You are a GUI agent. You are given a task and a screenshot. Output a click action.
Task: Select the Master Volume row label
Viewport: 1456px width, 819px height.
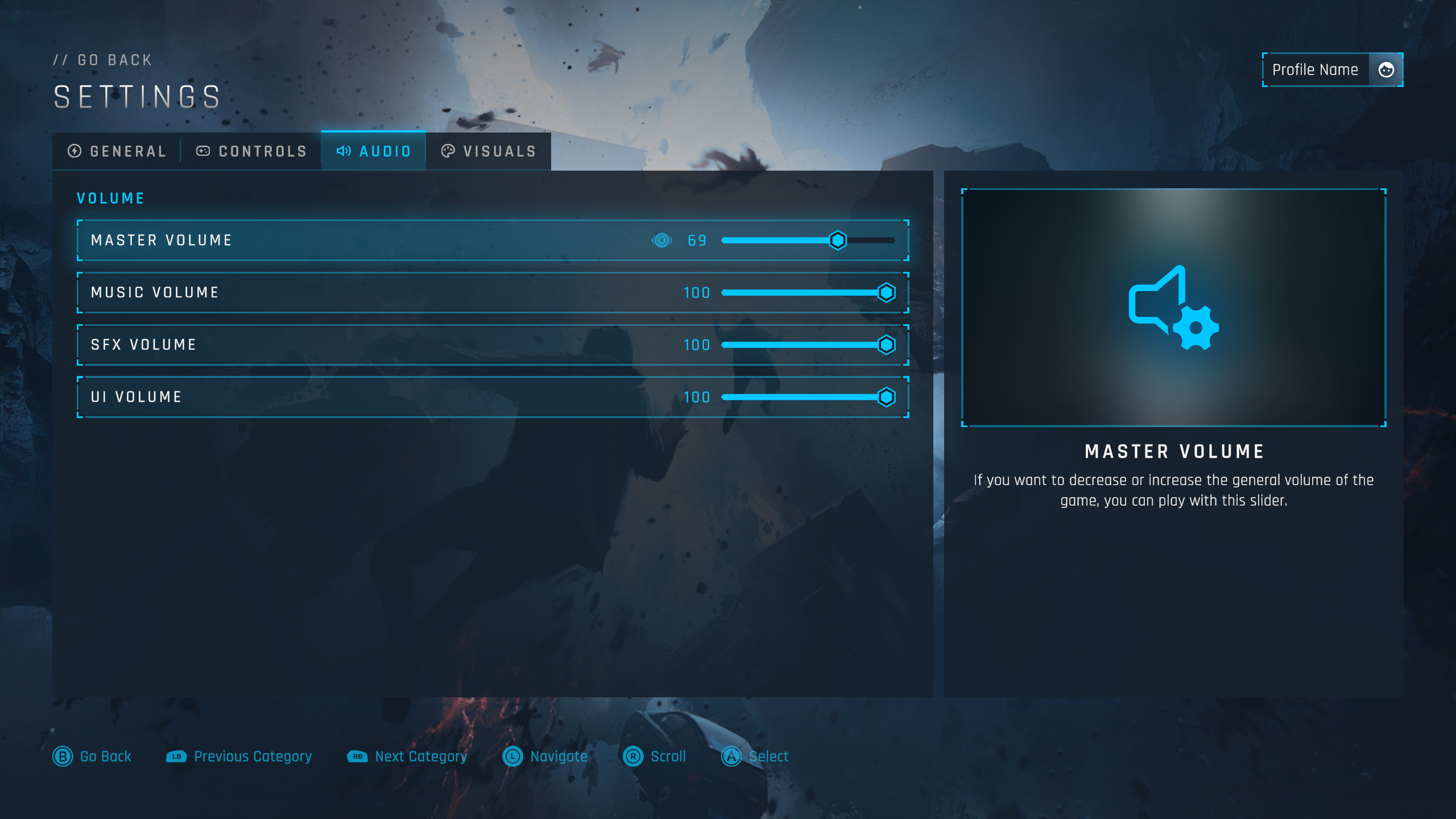[162, 241]
